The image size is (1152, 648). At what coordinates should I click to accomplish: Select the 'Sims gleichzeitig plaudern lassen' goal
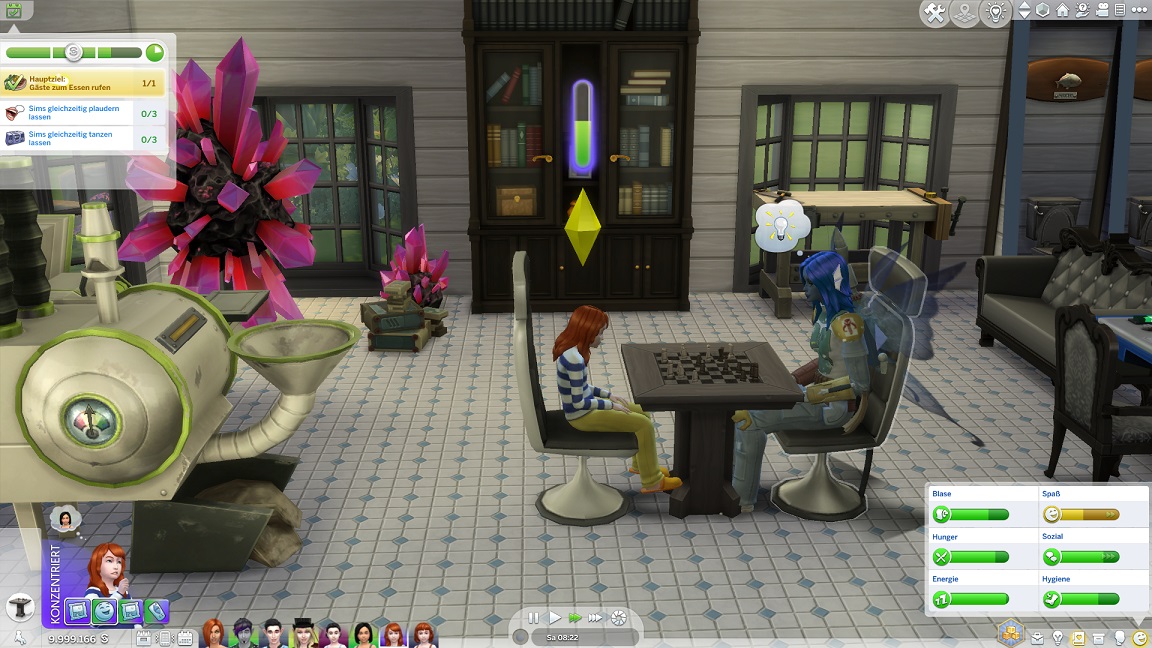click(83, 112)
